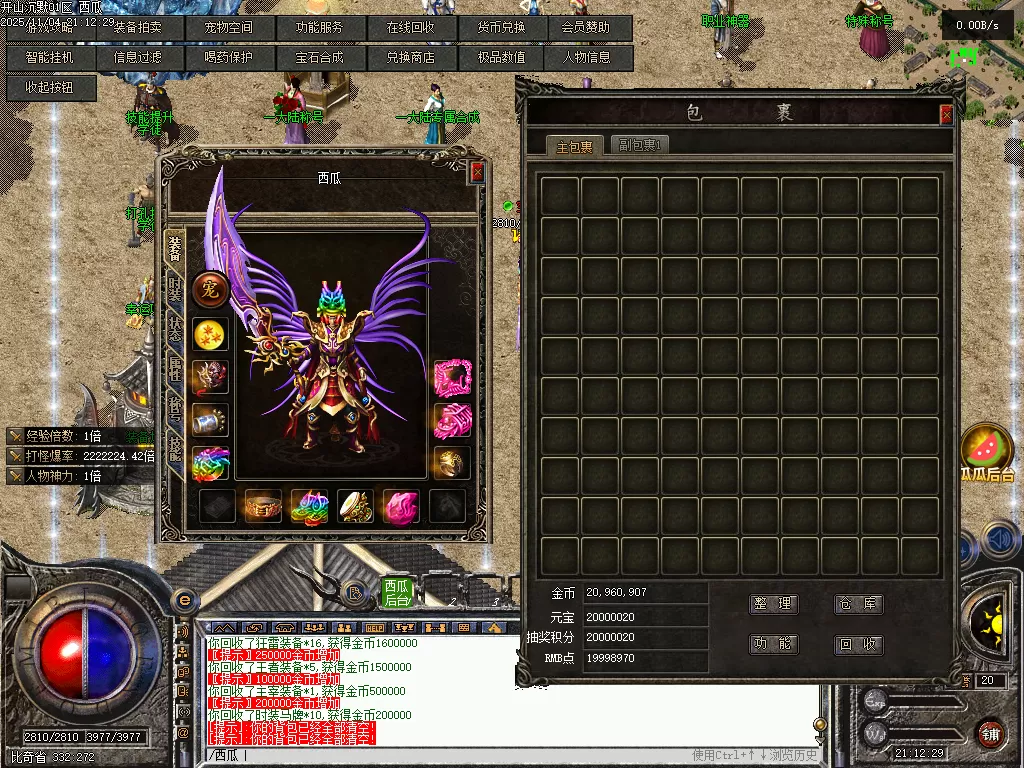The image size is (1024, 768).
Task: Toggle 智能挂机 smart auto-play
Action: point(50,58)
